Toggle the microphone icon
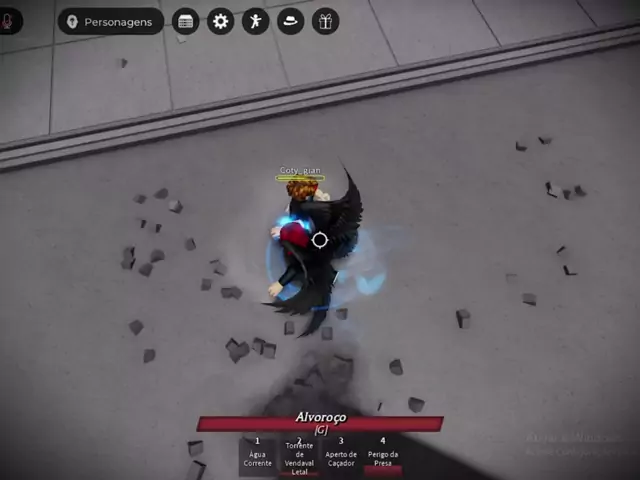This screenshot has height=480, width=640. click(x=10, y=21)
